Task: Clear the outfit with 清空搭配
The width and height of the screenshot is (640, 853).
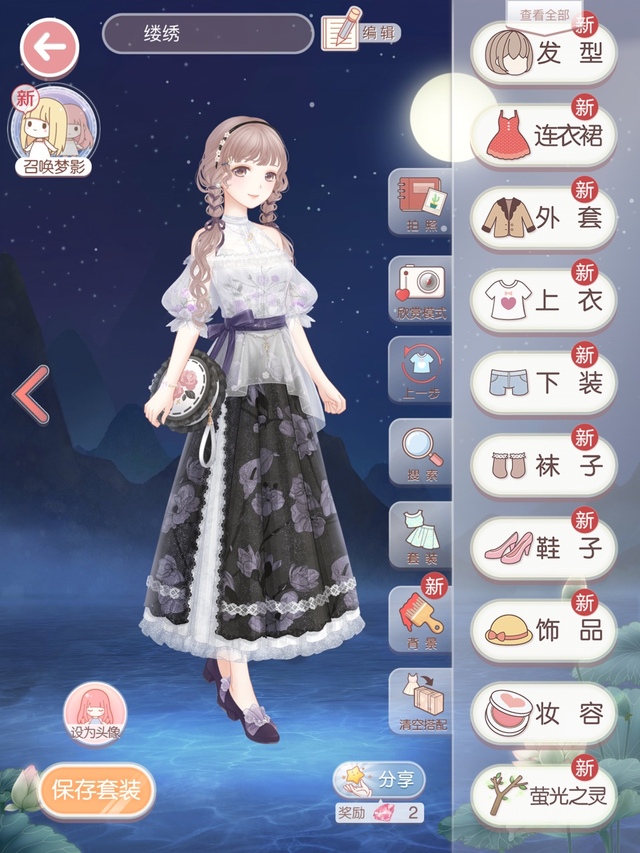Action: click(421, 702)
